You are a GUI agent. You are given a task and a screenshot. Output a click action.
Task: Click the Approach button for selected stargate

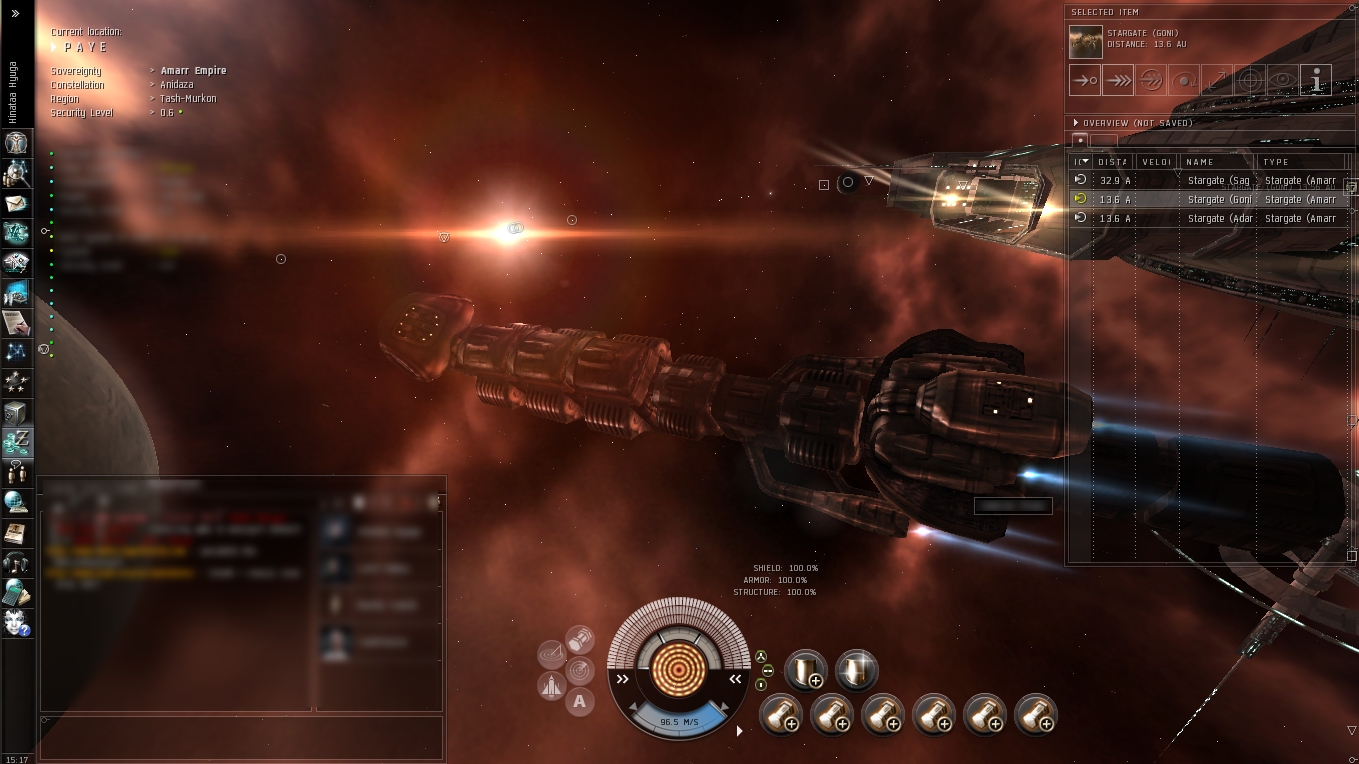(x=1084, y=80)
